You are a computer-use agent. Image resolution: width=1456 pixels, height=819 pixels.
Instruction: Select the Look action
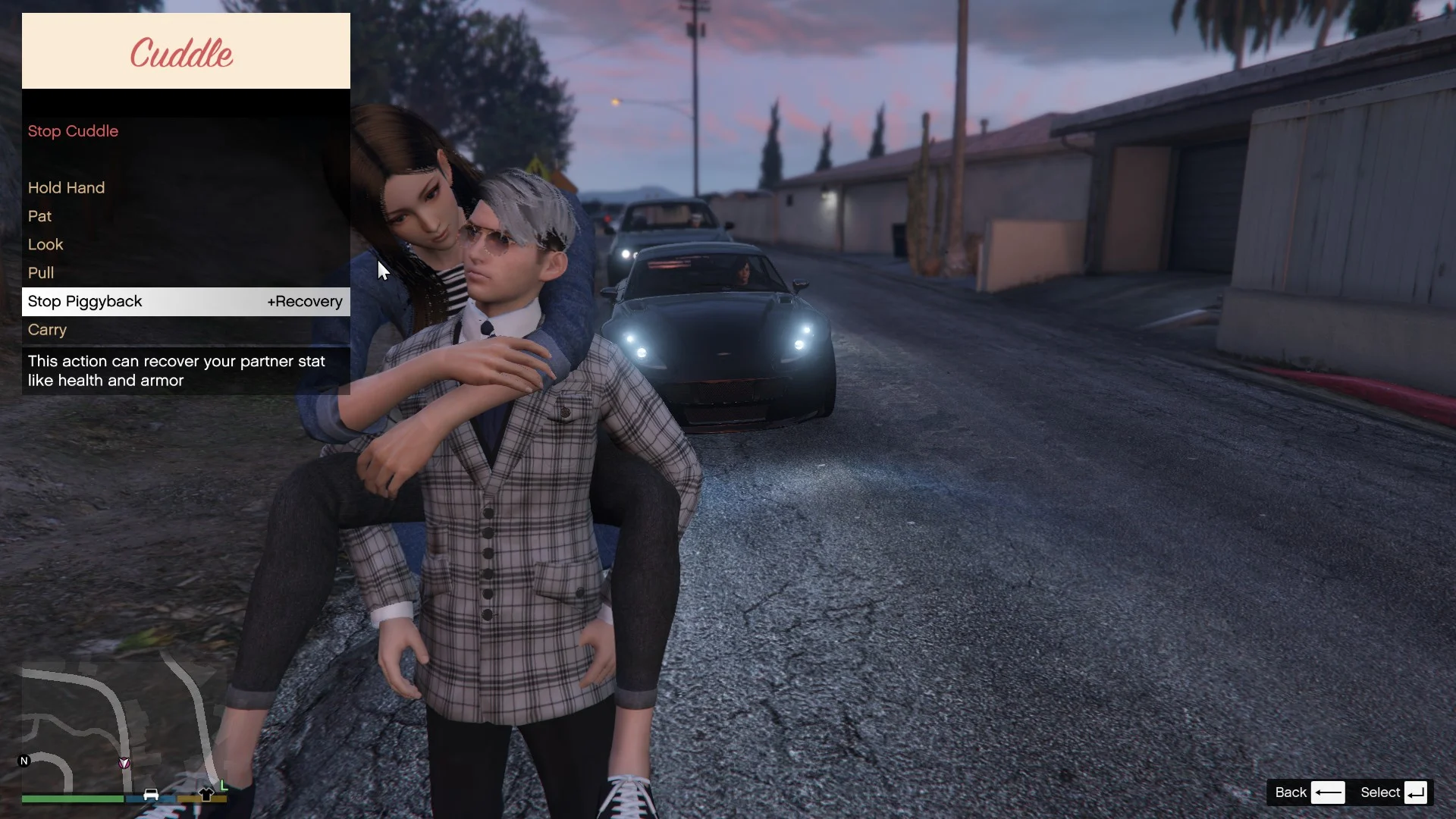[x=45, y=245]
